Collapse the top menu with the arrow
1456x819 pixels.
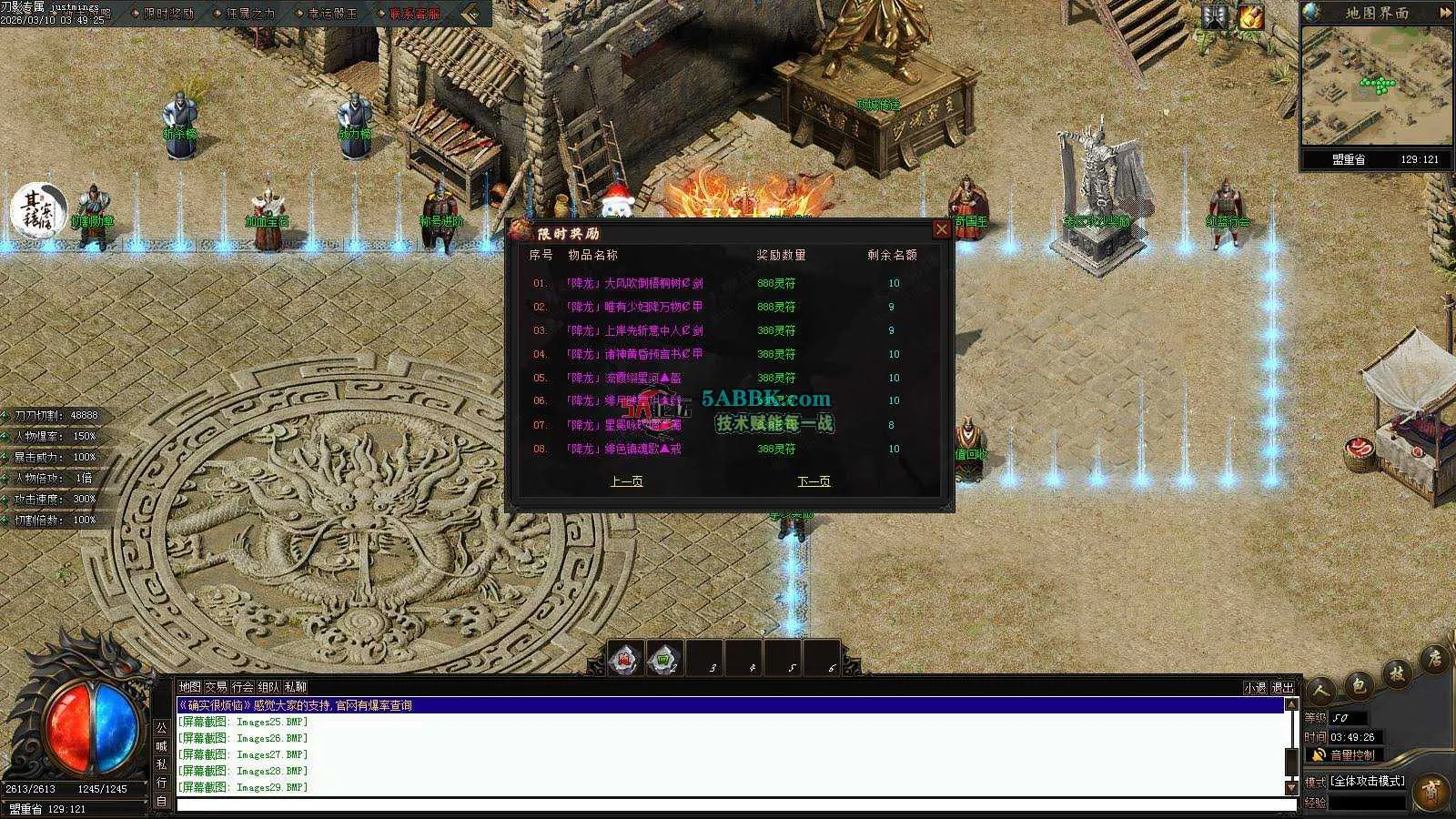(471, 14)
